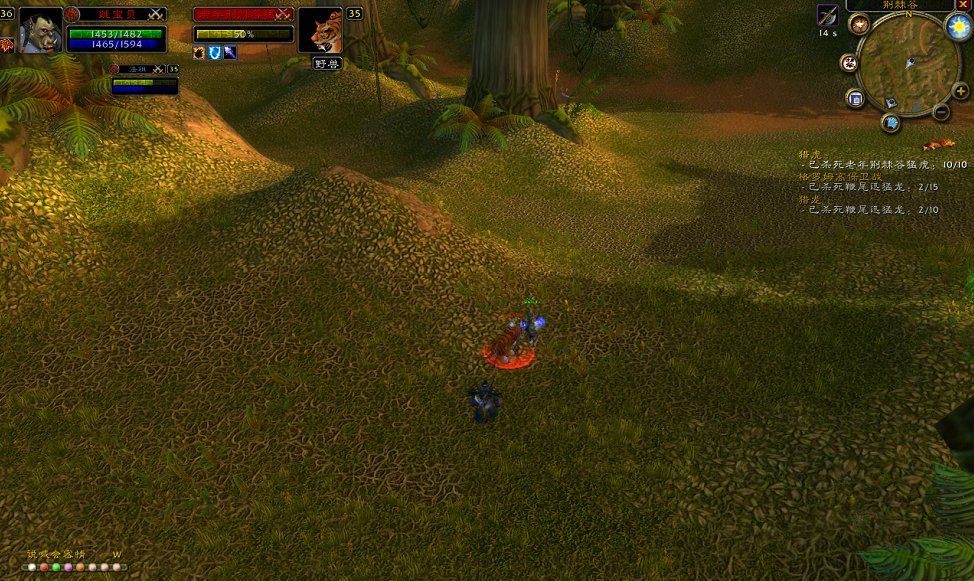974x581 pixels.
Task: Open the calendar minimap button
Action: (x=855, y=98)
